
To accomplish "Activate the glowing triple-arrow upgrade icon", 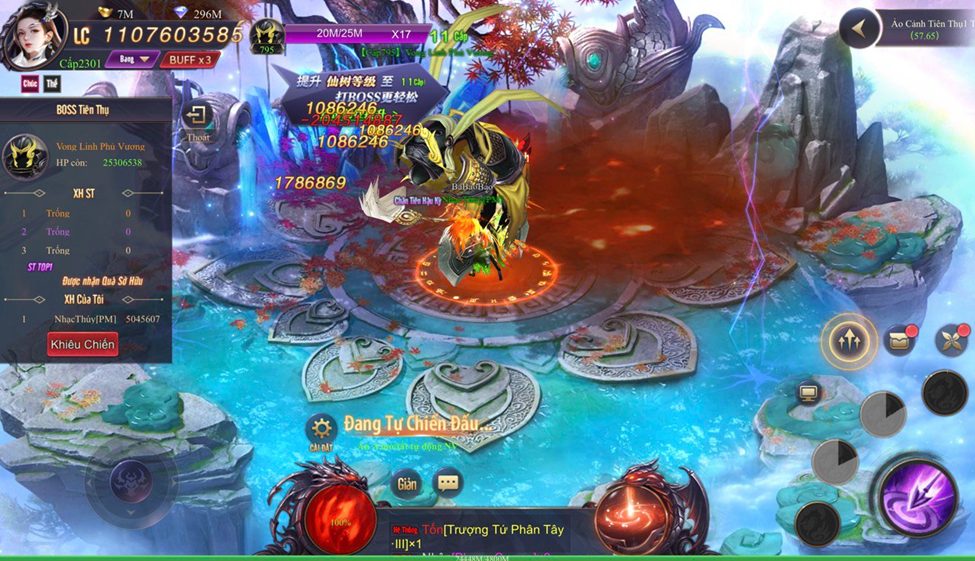I will point(849,341).
